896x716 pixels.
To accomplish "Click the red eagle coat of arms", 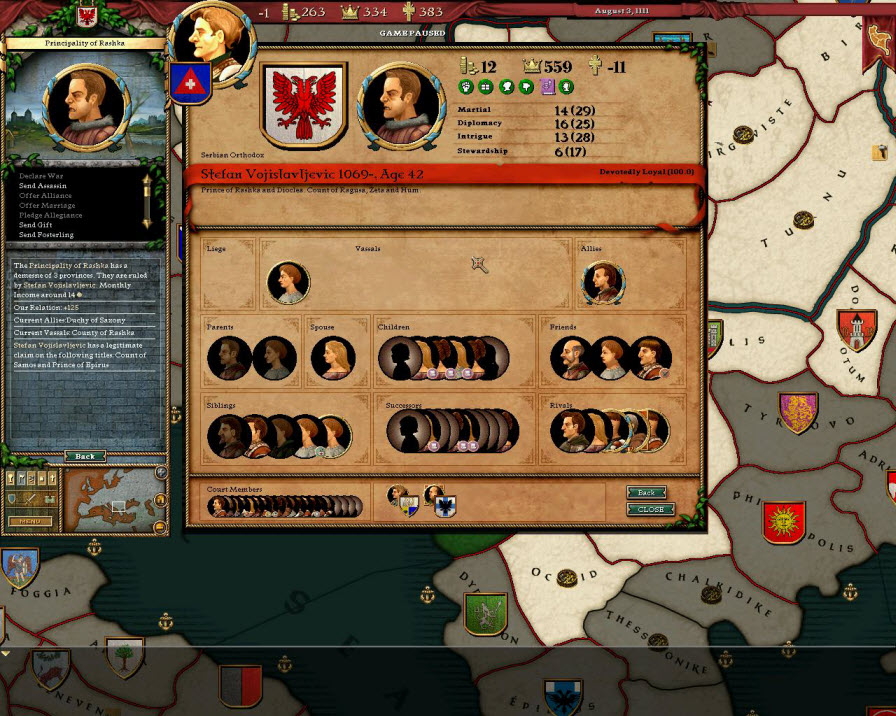I will pyautogui.click(x=303, y=105).
